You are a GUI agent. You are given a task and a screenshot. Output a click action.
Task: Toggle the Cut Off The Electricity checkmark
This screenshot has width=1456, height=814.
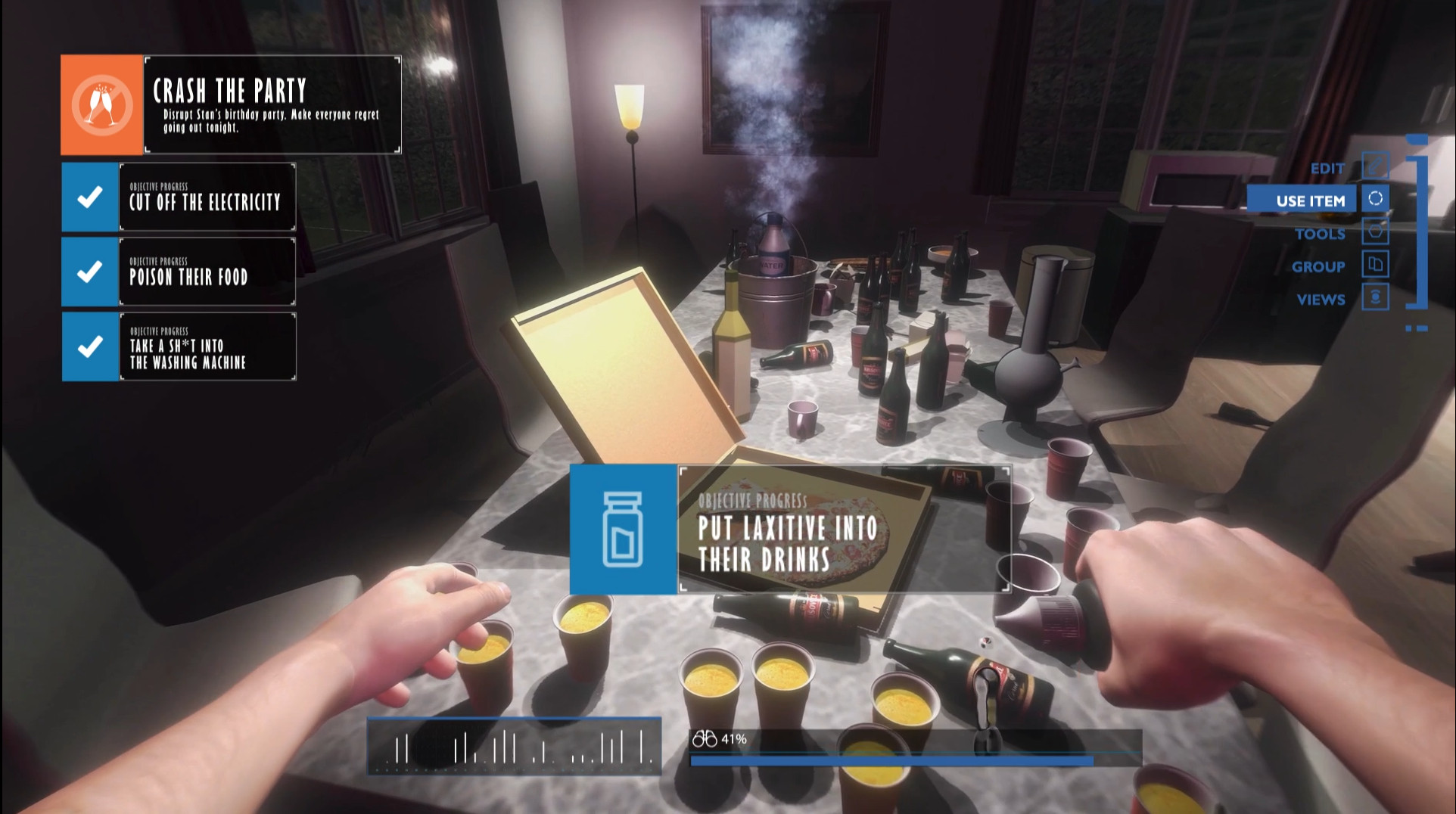pos(89,197)
